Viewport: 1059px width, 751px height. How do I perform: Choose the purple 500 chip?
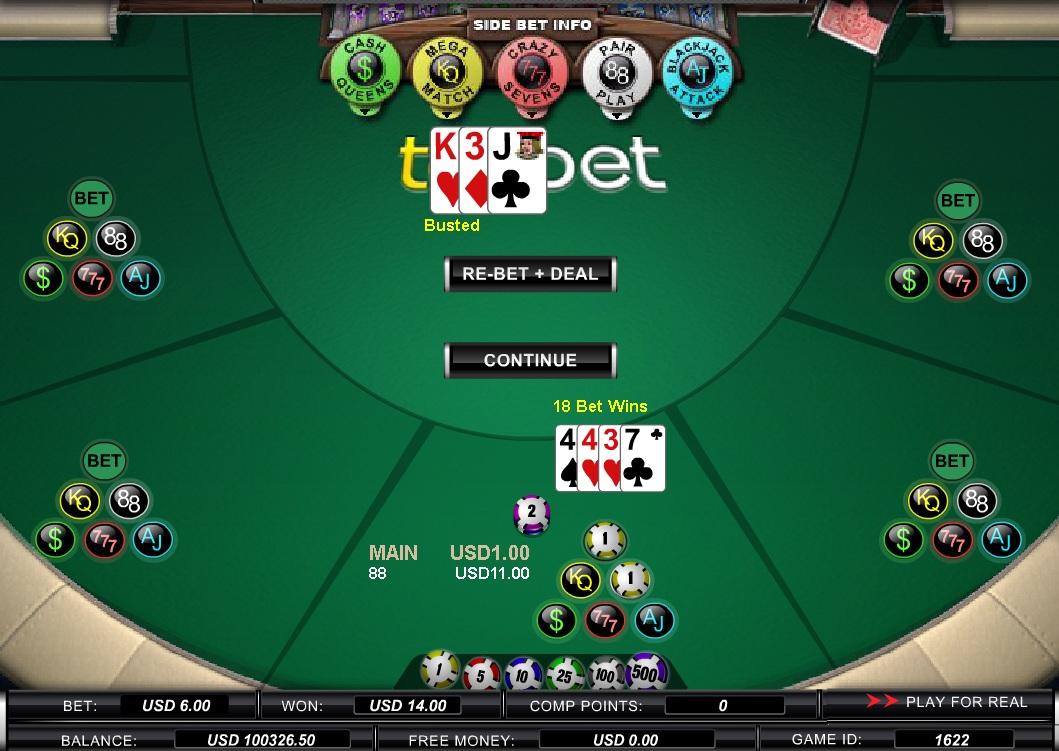point(647,671)
